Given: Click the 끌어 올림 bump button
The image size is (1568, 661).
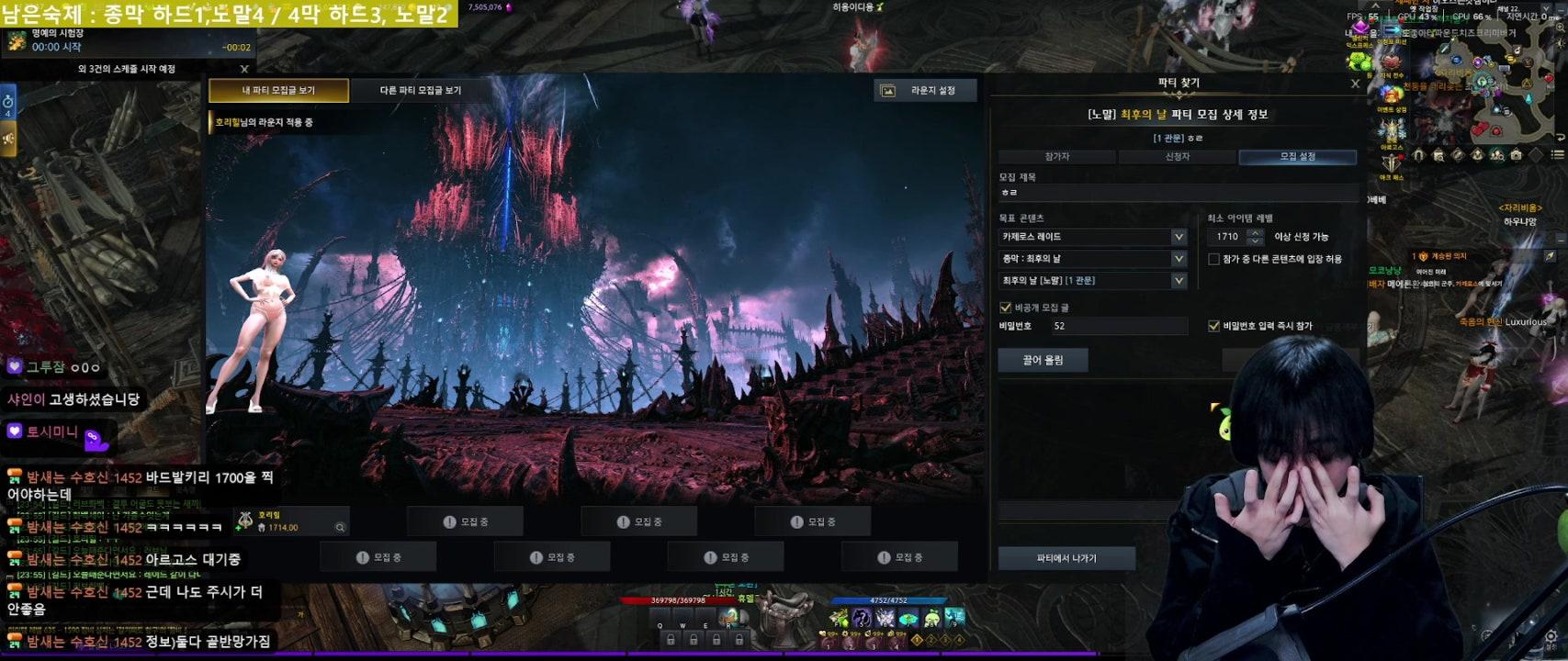Looking at the screenshot, I should pos(1043,360).
